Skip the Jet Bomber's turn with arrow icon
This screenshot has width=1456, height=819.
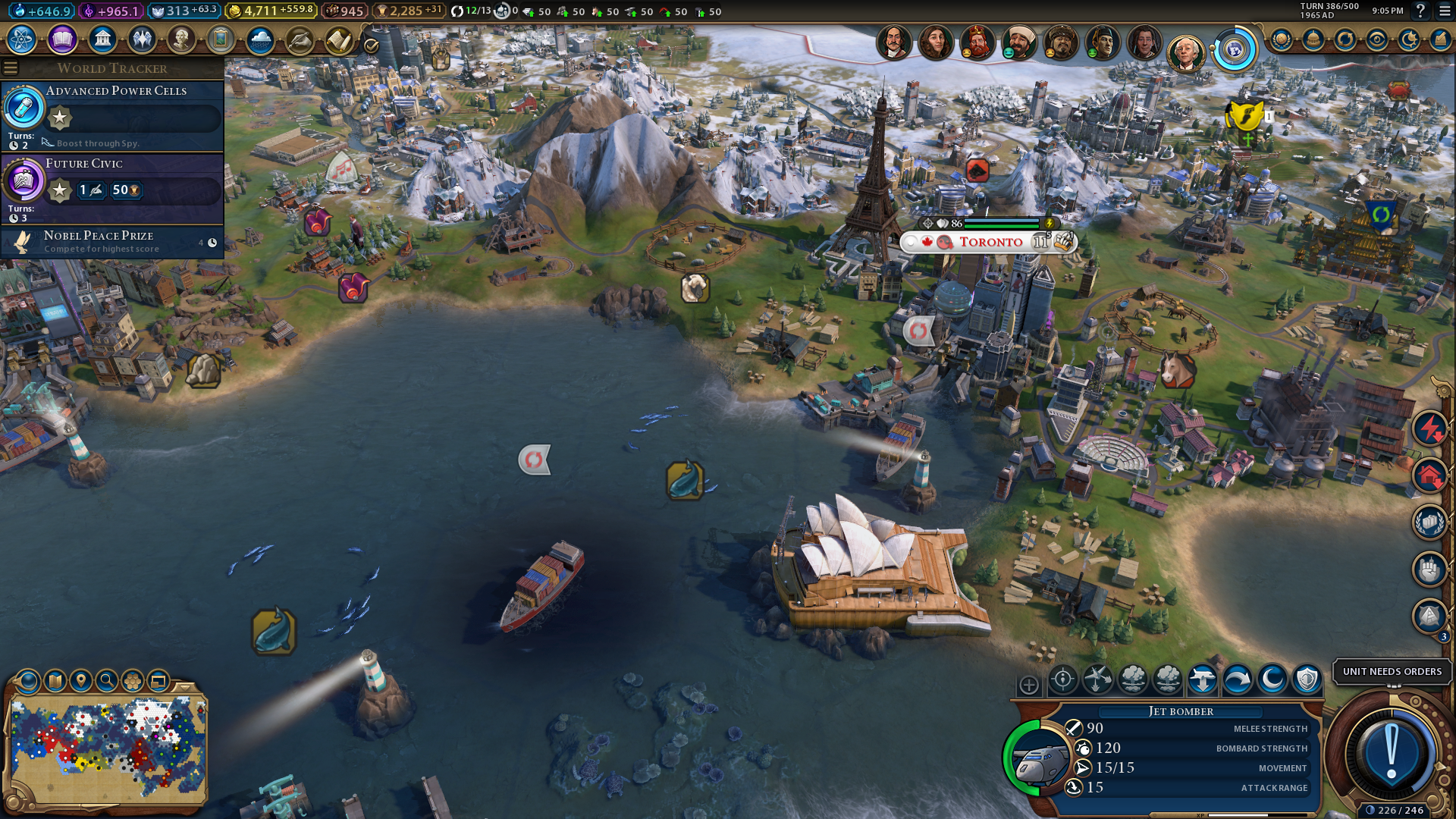tap(1237, 679)
